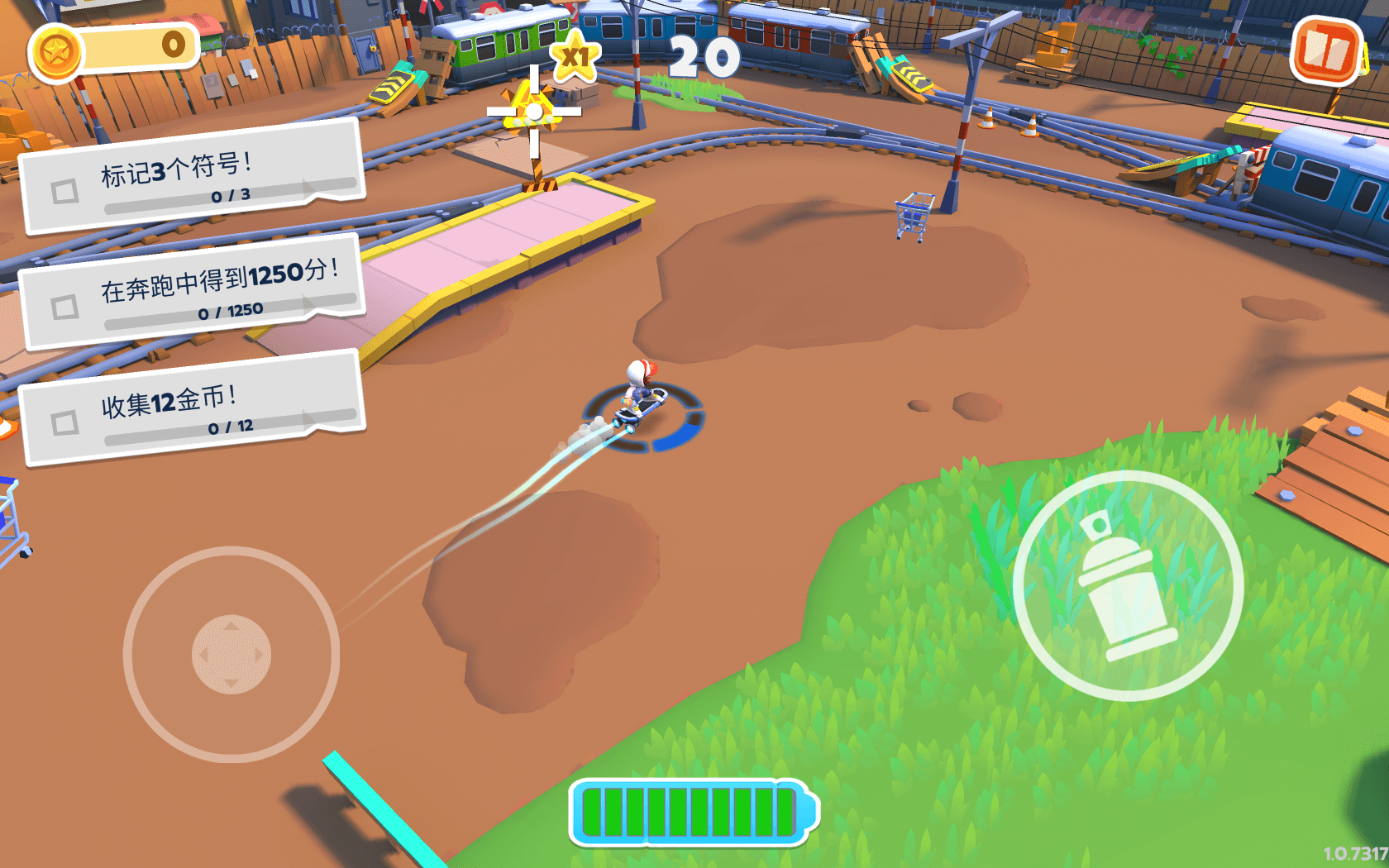Click the gold coin counter icon
This screenshot has height=868, width=1389.
56,53
